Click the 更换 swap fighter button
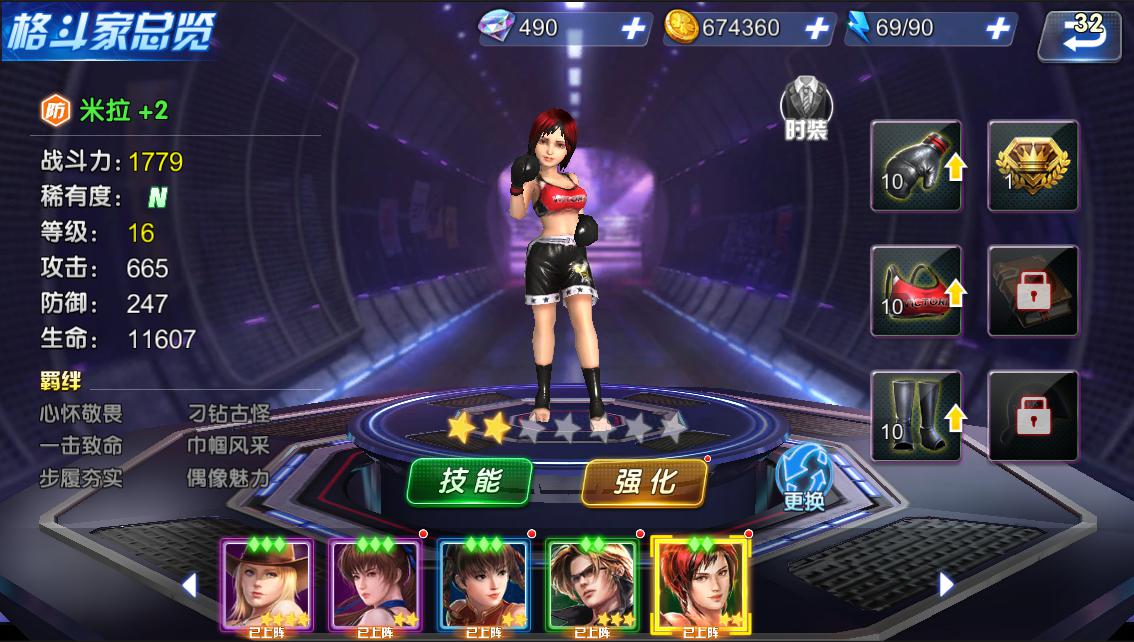 click(803, 477)
